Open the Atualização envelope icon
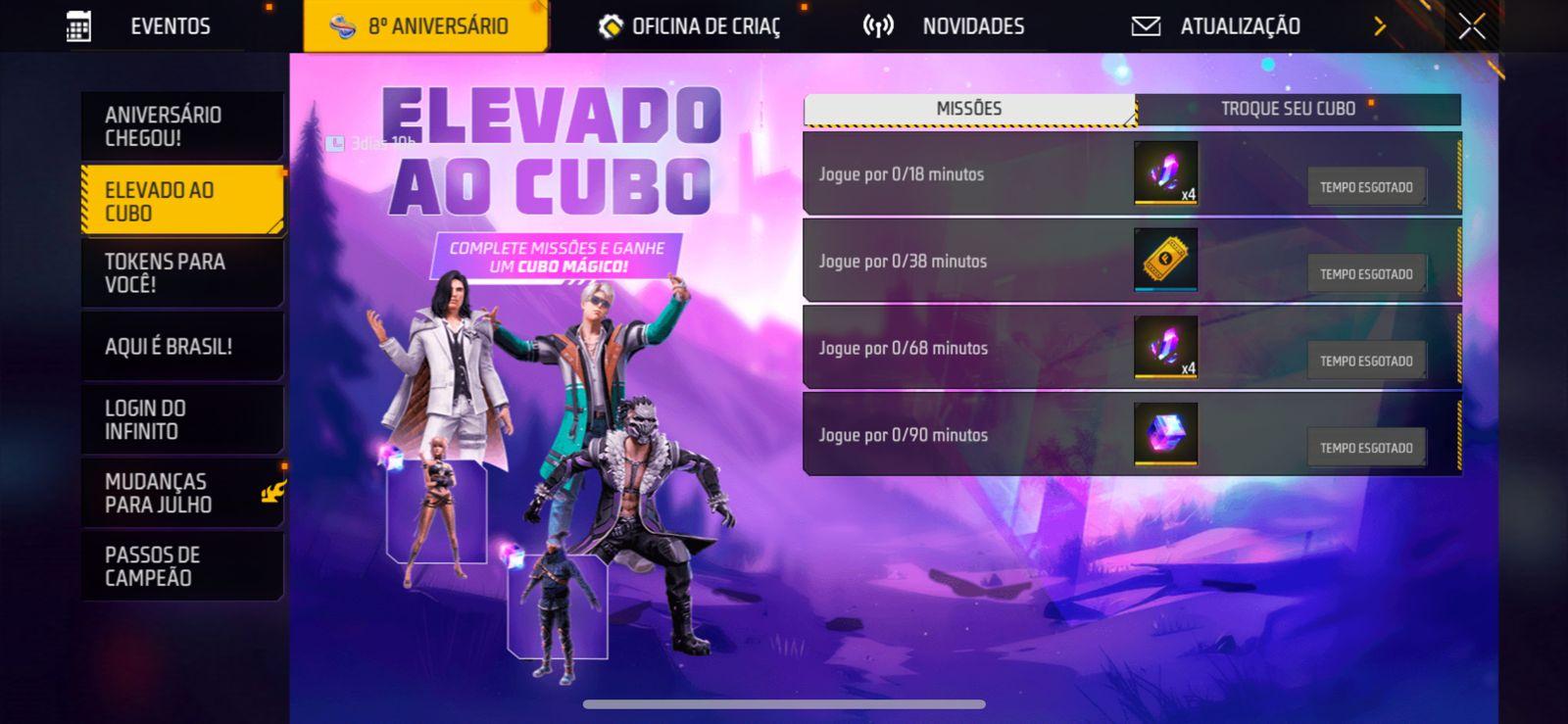 click(1145, 25)
